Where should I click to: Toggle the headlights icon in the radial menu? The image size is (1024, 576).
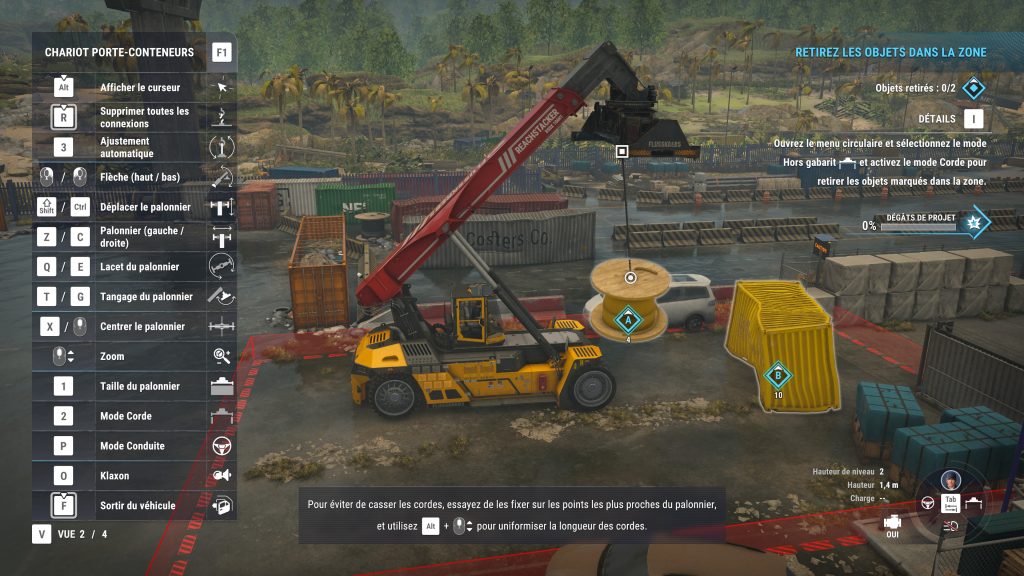pyautogui.click(x=951, y=525)
